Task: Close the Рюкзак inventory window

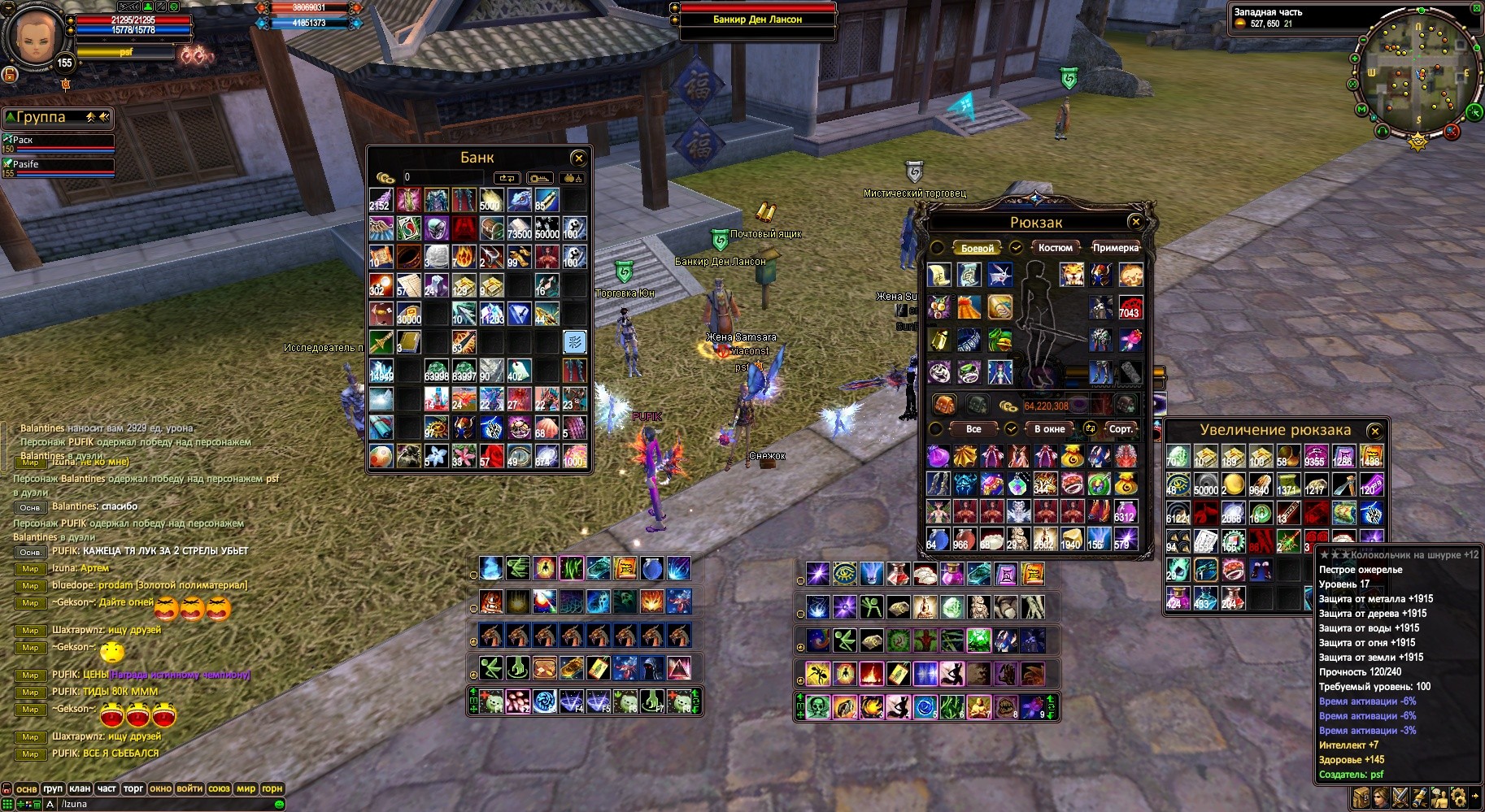Action: tap(1136, 221)
